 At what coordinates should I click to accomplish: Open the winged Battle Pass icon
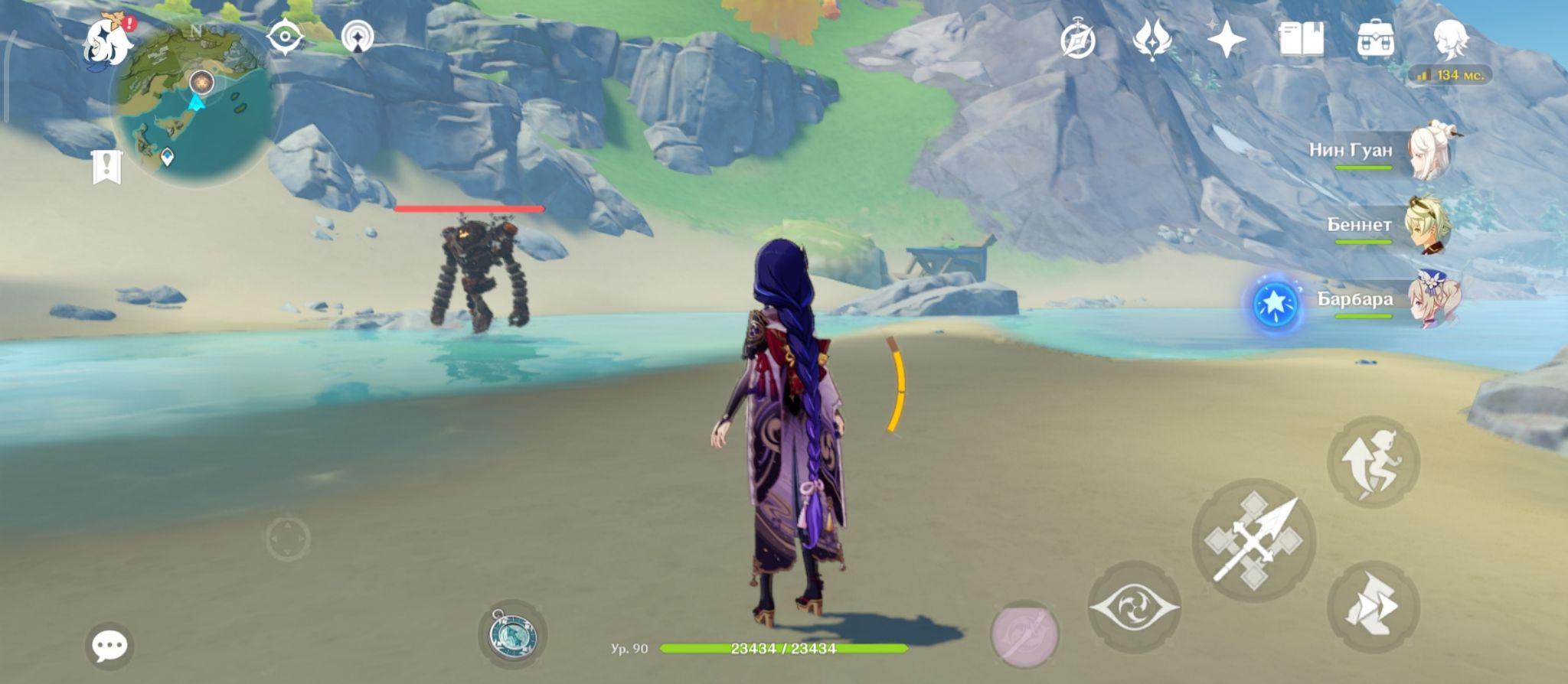[1151, 39]
